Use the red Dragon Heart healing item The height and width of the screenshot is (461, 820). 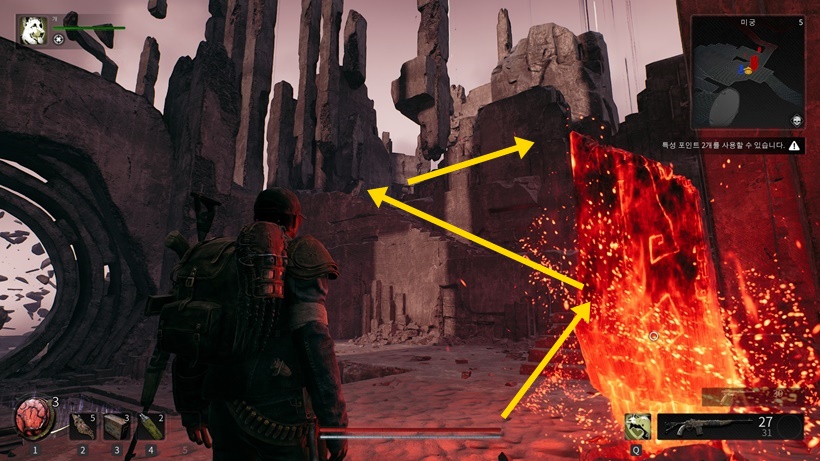click(34, 416)
